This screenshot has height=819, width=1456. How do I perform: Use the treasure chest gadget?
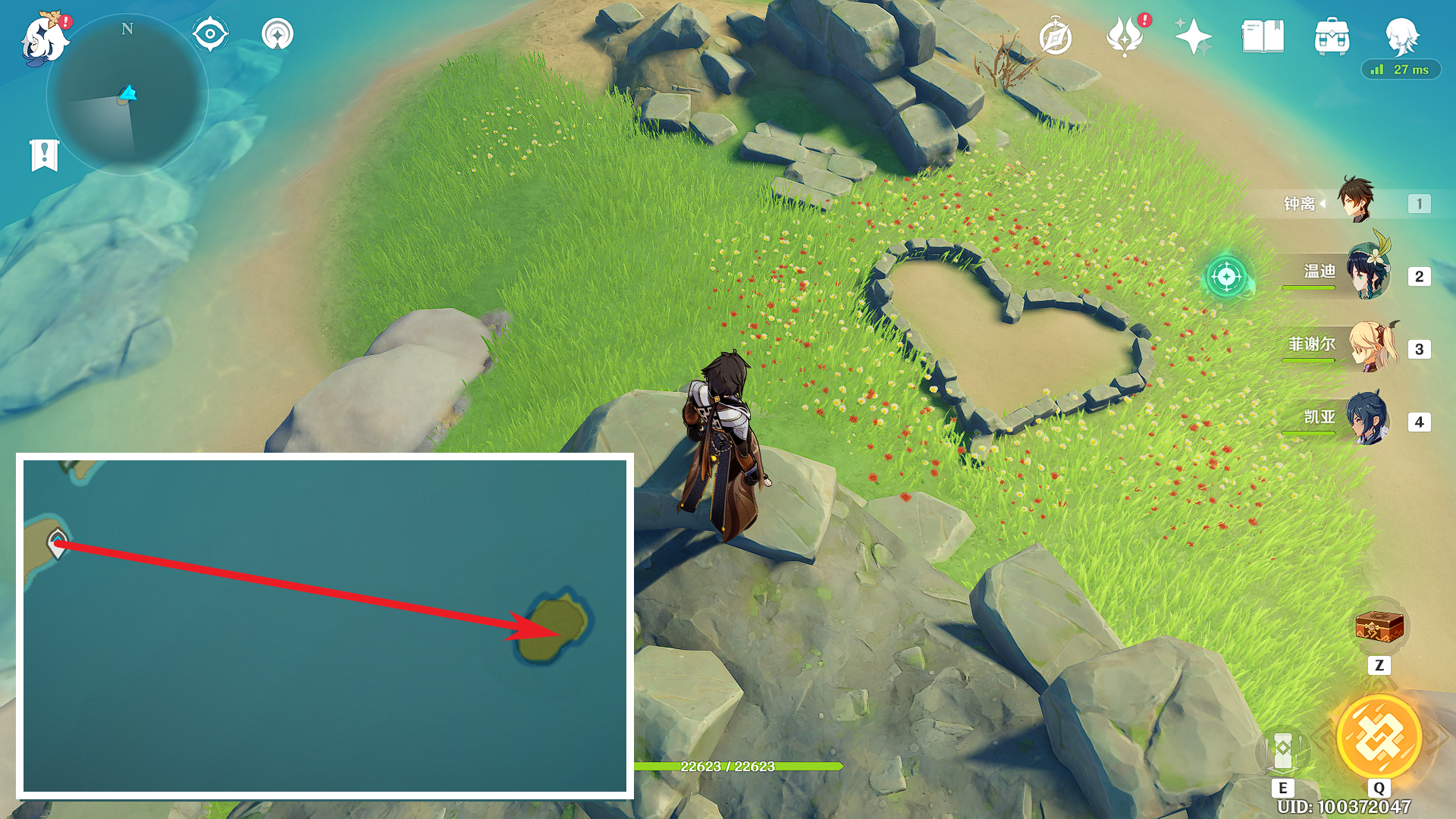point(1379,628)
